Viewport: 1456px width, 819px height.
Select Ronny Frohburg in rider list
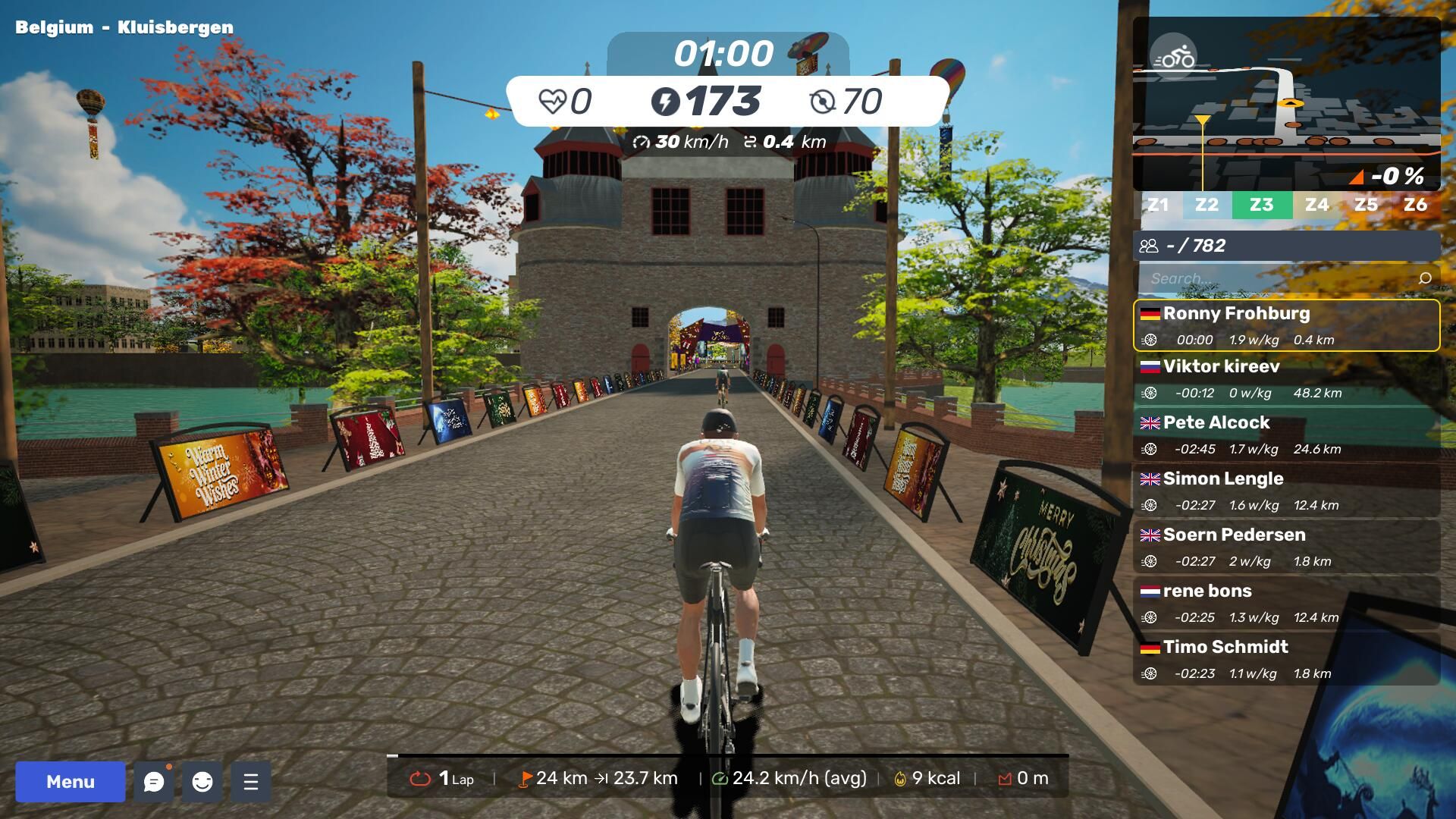click(x=1286, y=325)
